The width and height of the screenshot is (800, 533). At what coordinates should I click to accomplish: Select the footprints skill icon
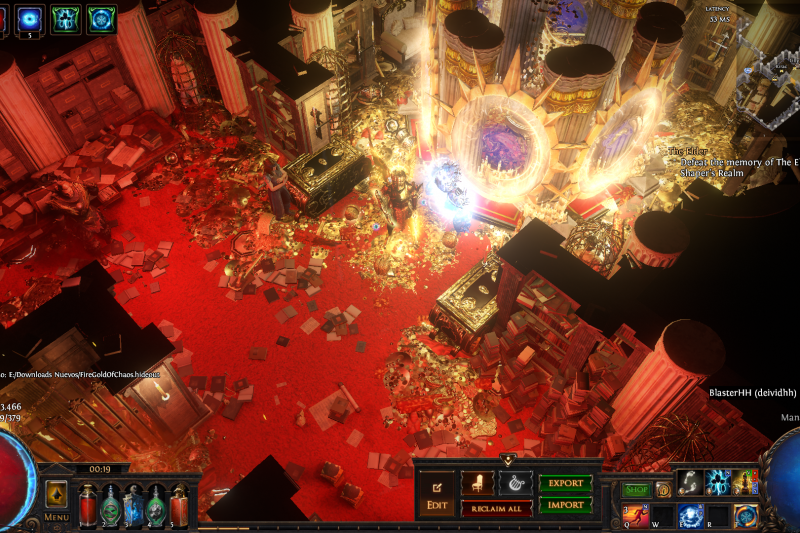coord(690,482)
